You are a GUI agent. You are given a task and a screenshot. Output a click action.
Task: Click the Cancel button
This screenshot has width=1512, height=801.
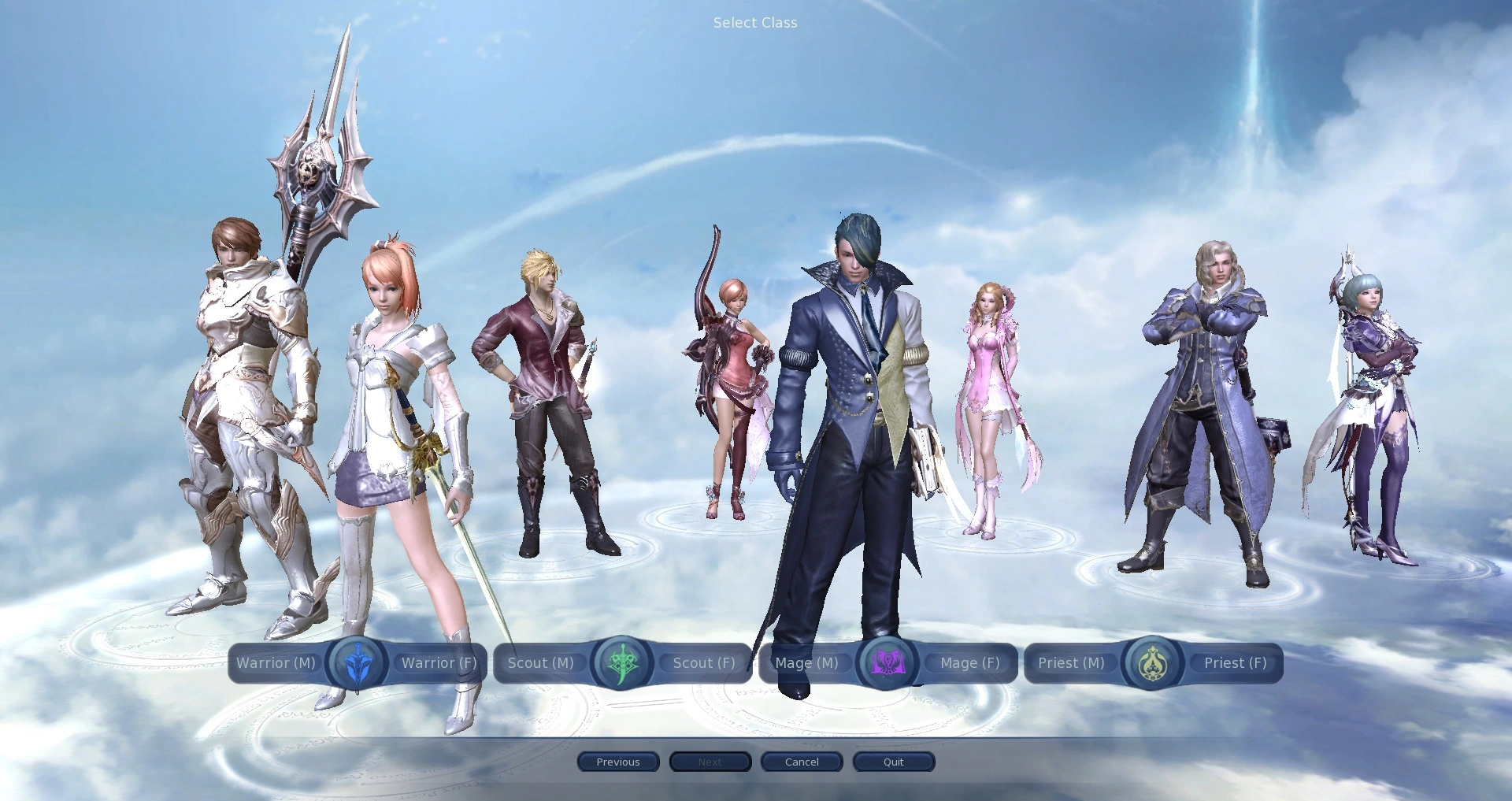tap(801, 762)
